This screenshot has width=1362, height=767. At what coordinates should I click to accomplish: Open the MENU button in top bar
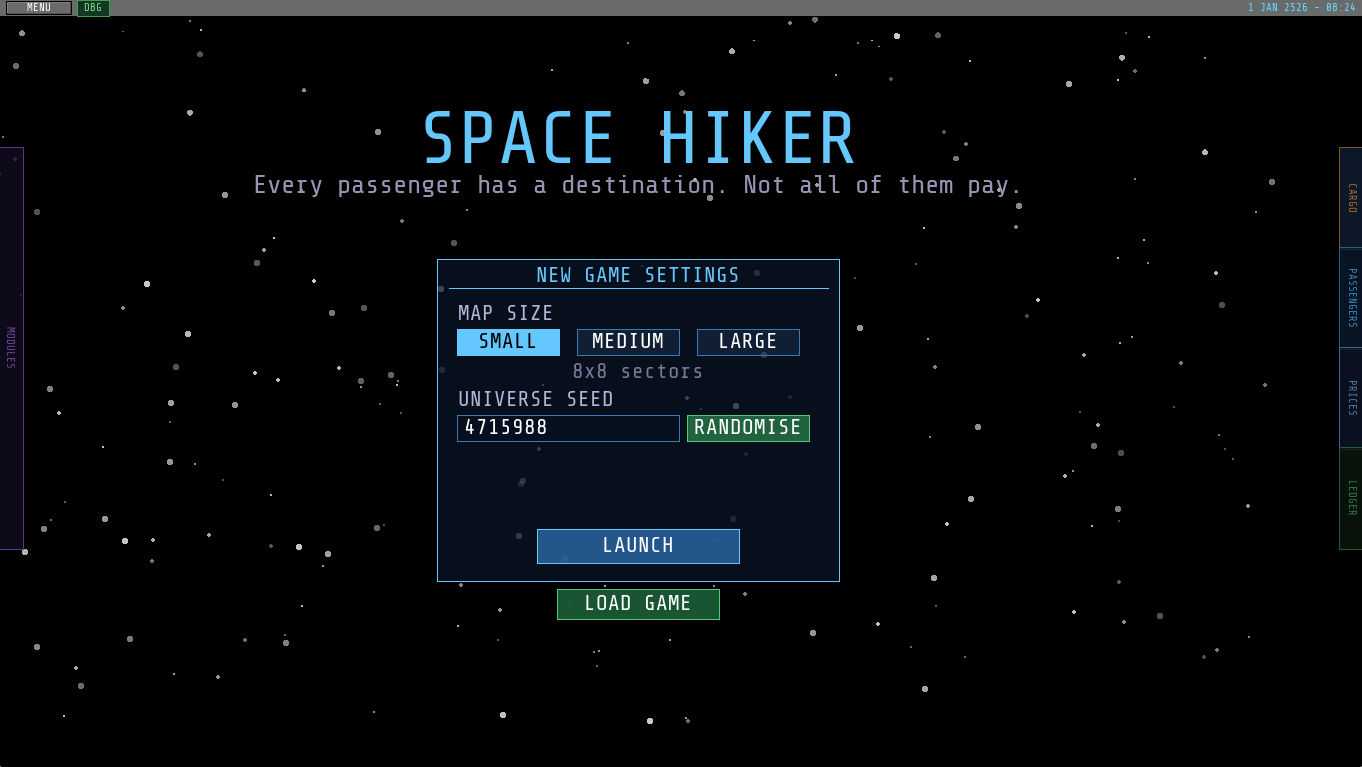click(x=39, y=8)
